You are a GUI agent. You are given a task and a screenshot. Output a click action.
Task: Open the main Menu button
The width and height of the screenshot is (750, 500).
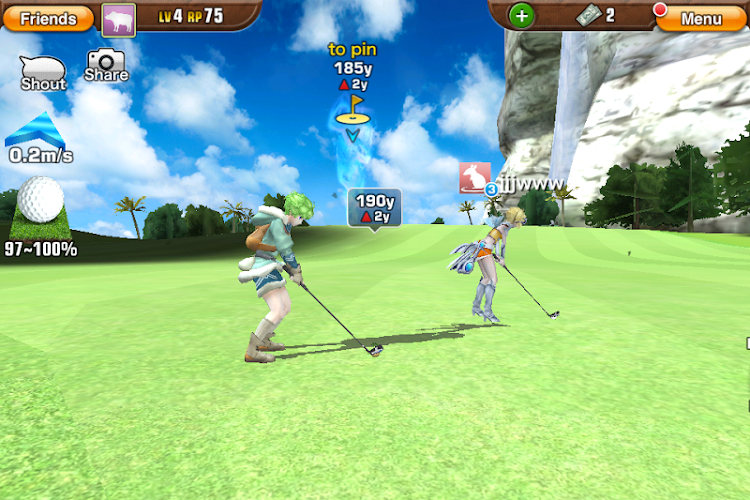701,18
